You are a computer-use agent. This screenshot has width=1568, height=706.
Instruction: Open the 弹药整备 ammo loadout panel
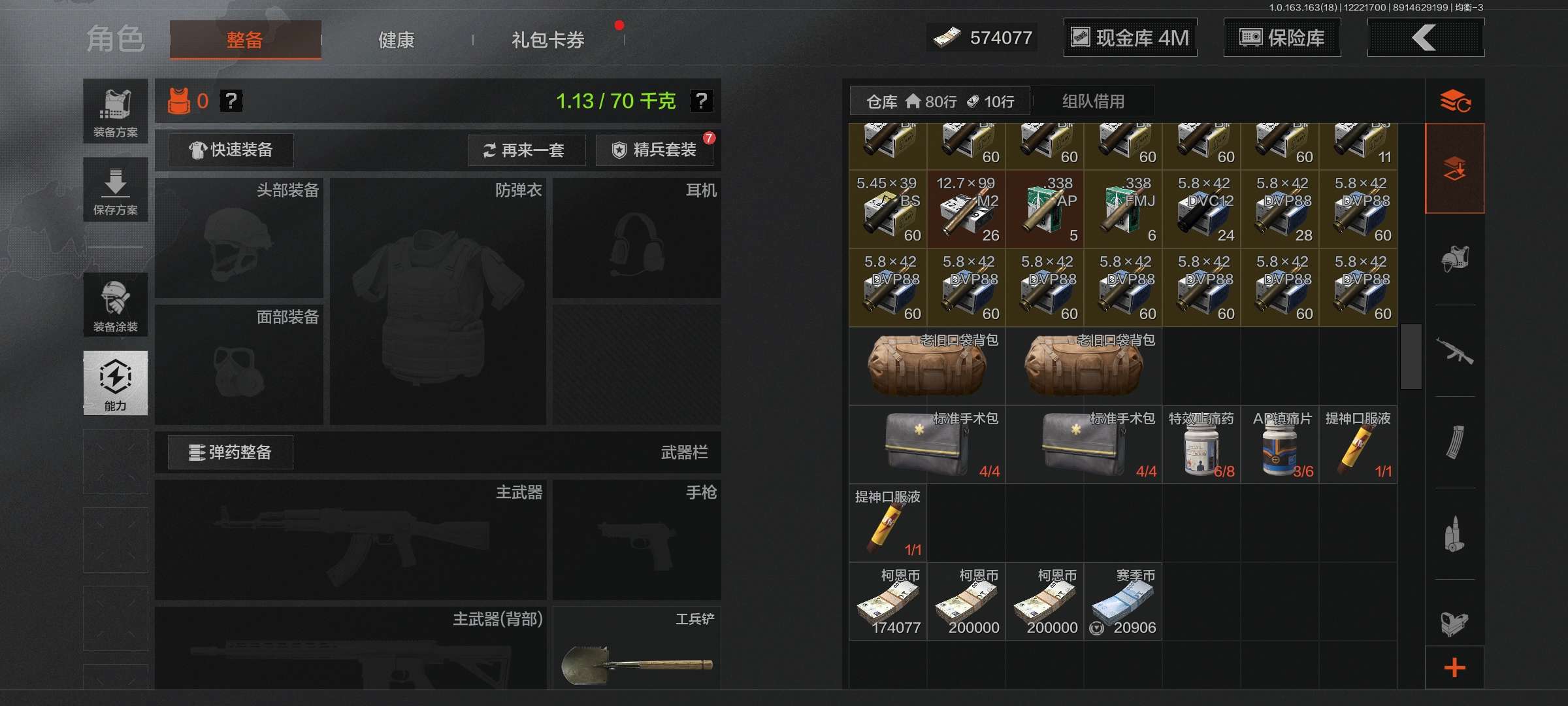[x=232, y=452]
